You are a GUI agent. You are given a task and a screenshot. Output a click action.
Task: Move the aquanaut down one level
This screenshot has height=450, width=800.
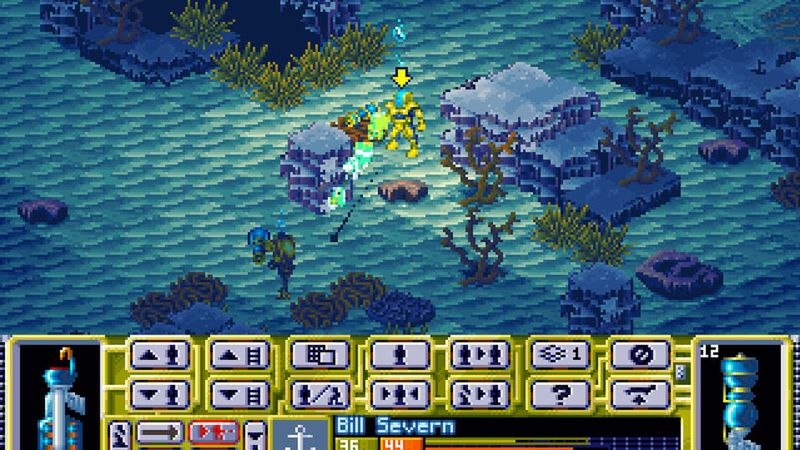(x=159, y=391)
